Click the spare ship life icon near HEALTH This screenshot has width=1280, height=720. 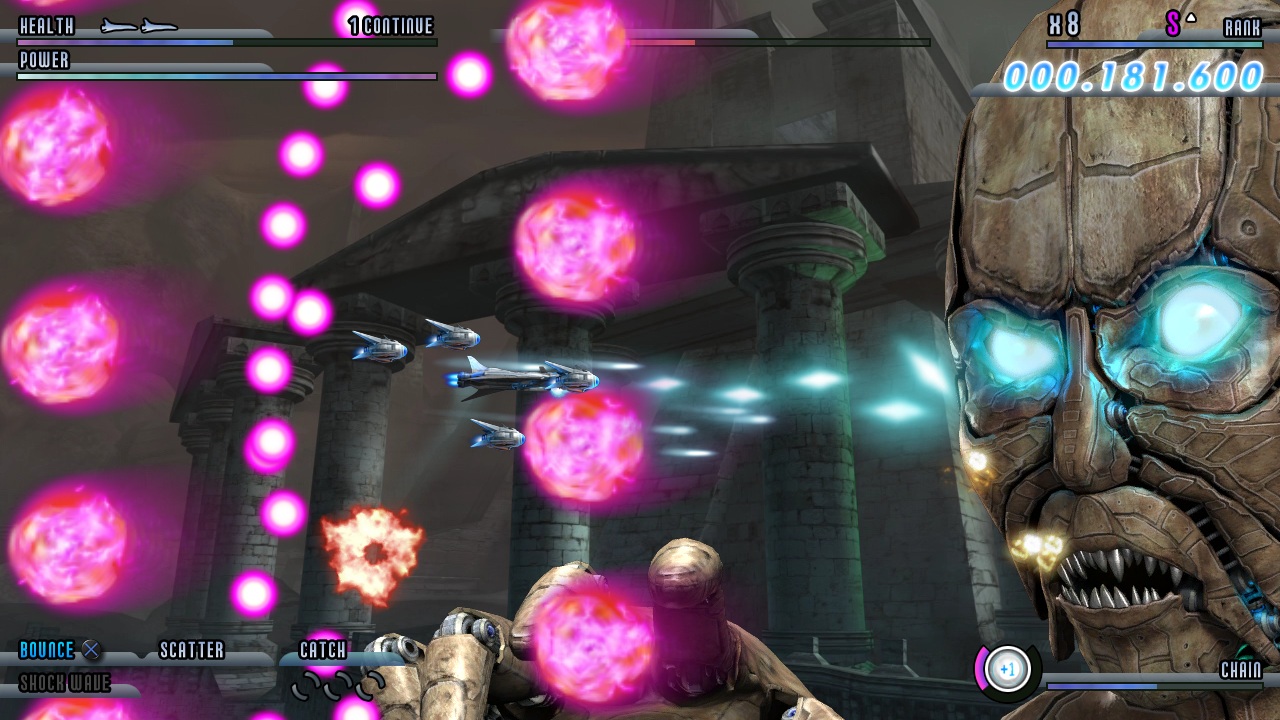[120, 27]
